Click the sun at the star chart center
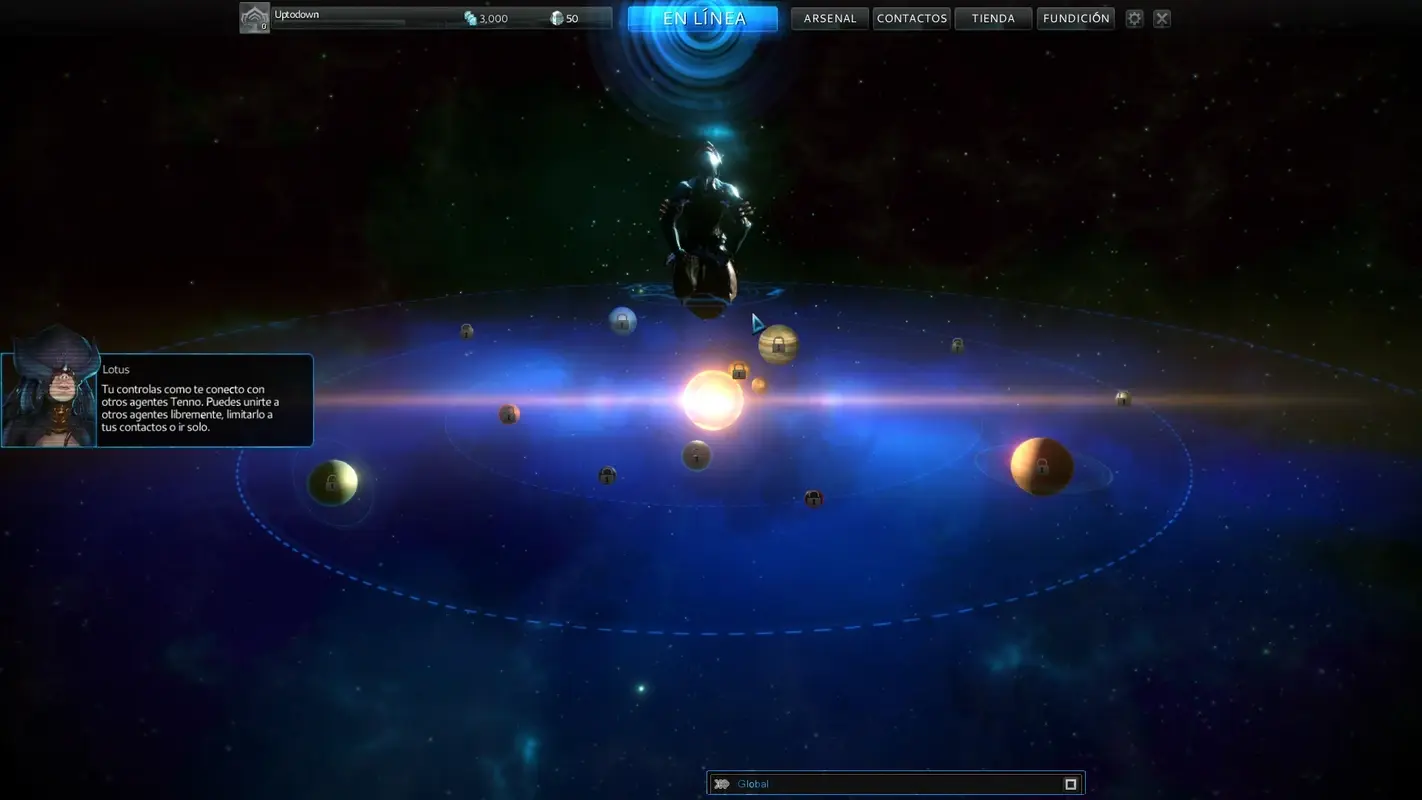Screen dimensions: 1422x800 (711, 400)
